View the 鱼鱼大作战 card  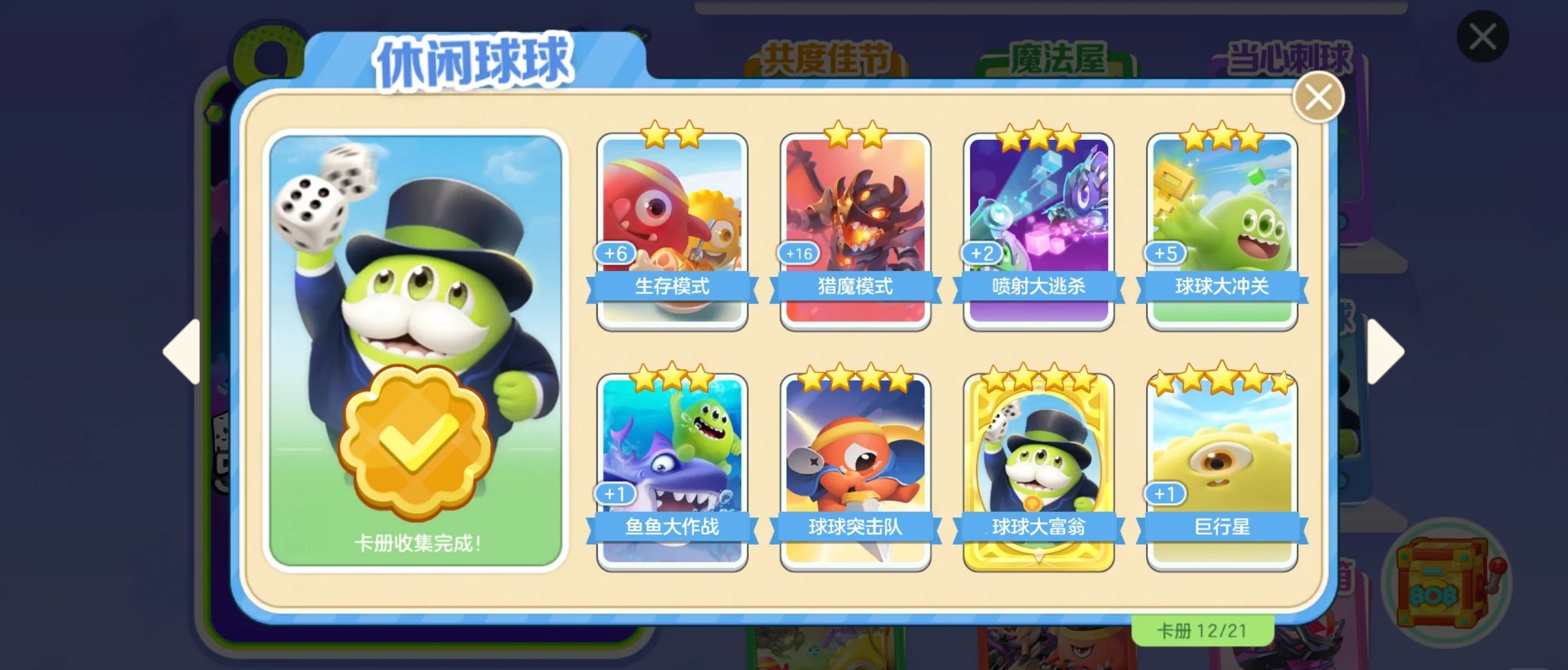pos(672,471)
